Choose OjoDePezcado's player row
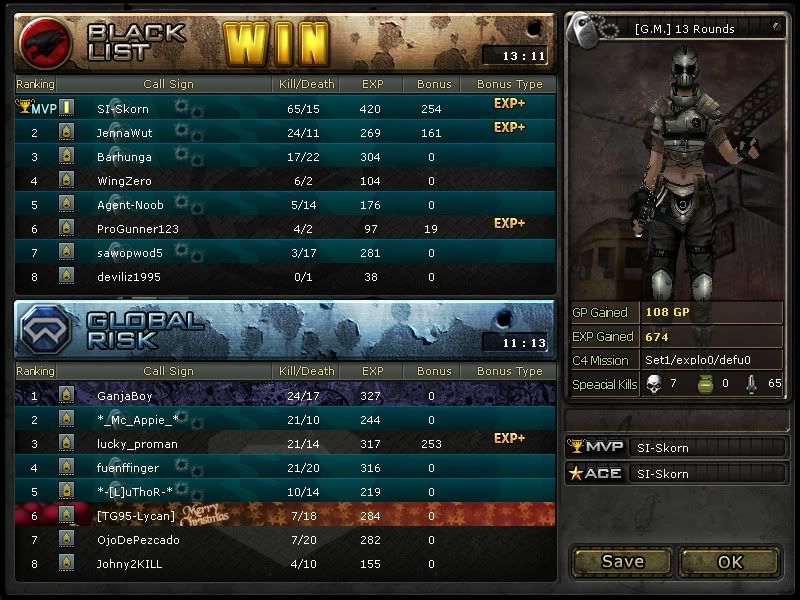The image size is (800, 600). pyautogui.click(x=285, y=540)
